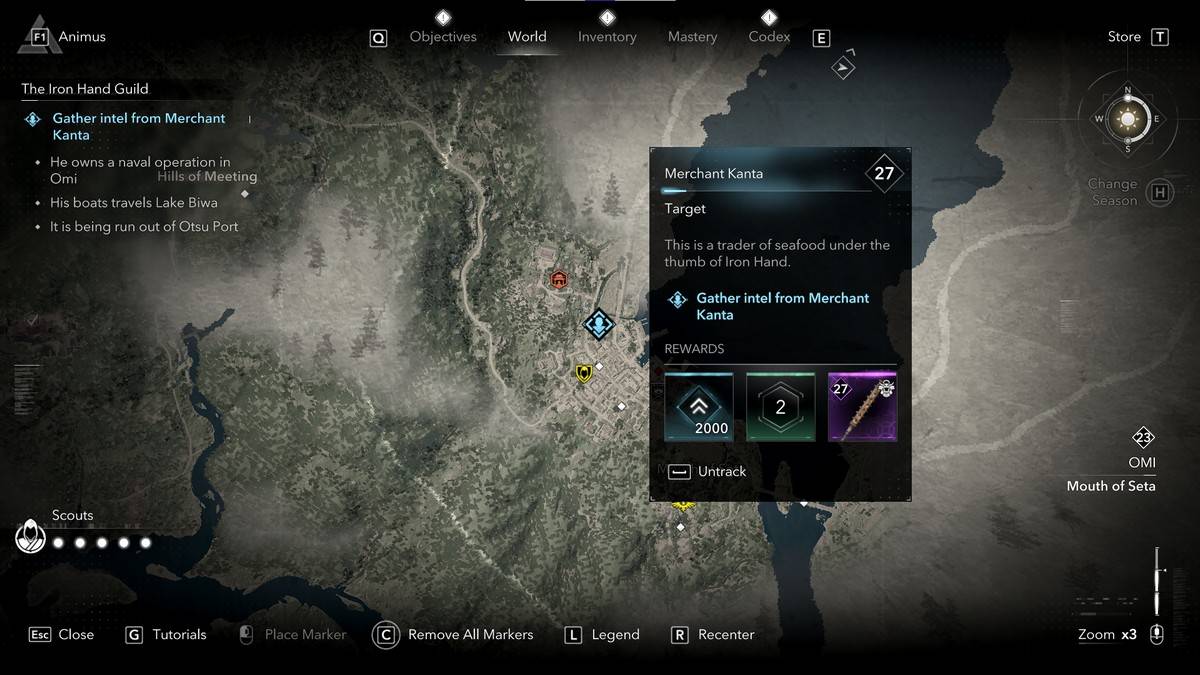Select the blue Merchant Kanta map marker
The height and width of the screenshot is (675, 1200).
tap(599, 324)
